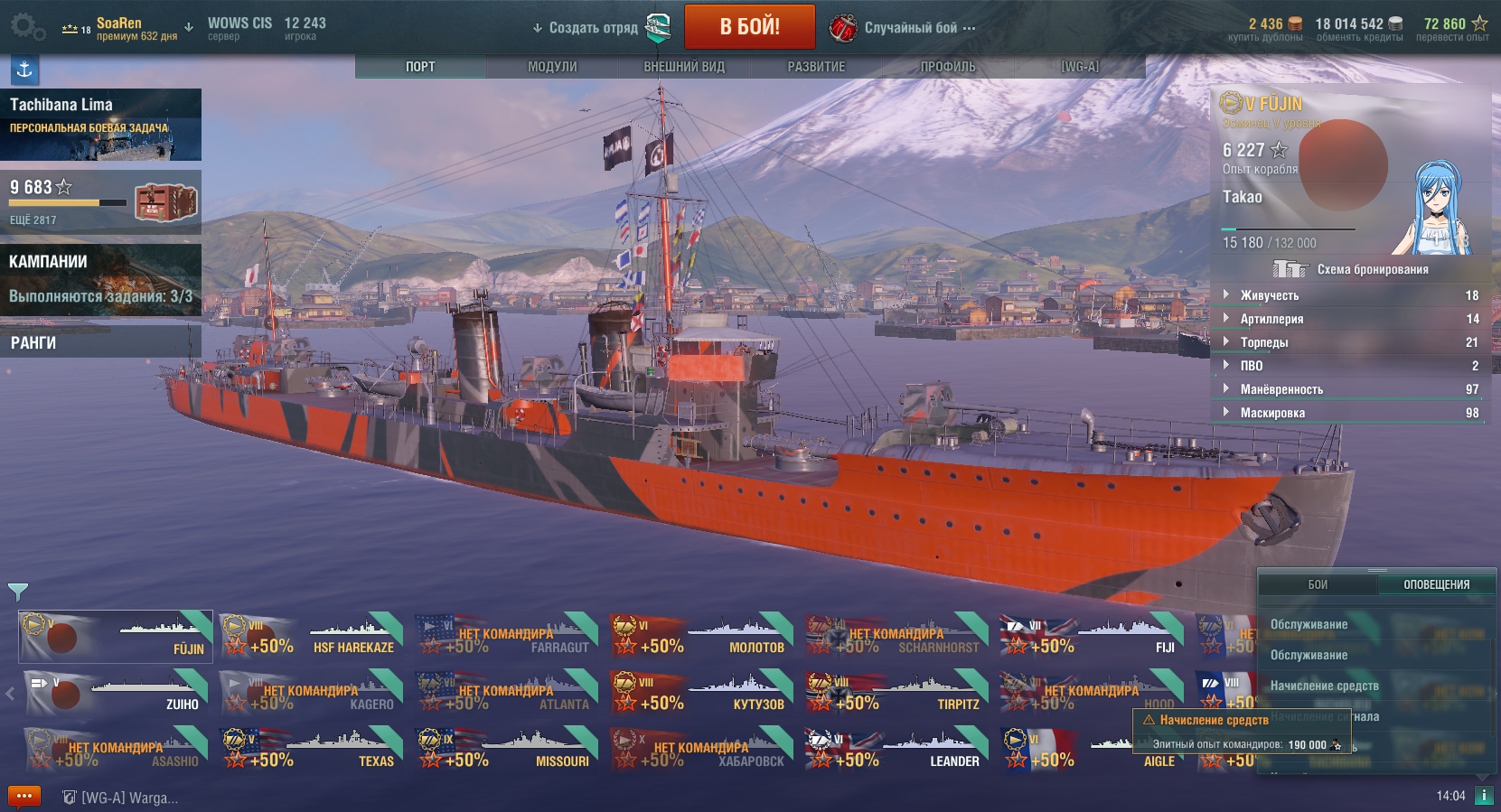Switch to the БОИ notifications tab

click(1318, 584)
